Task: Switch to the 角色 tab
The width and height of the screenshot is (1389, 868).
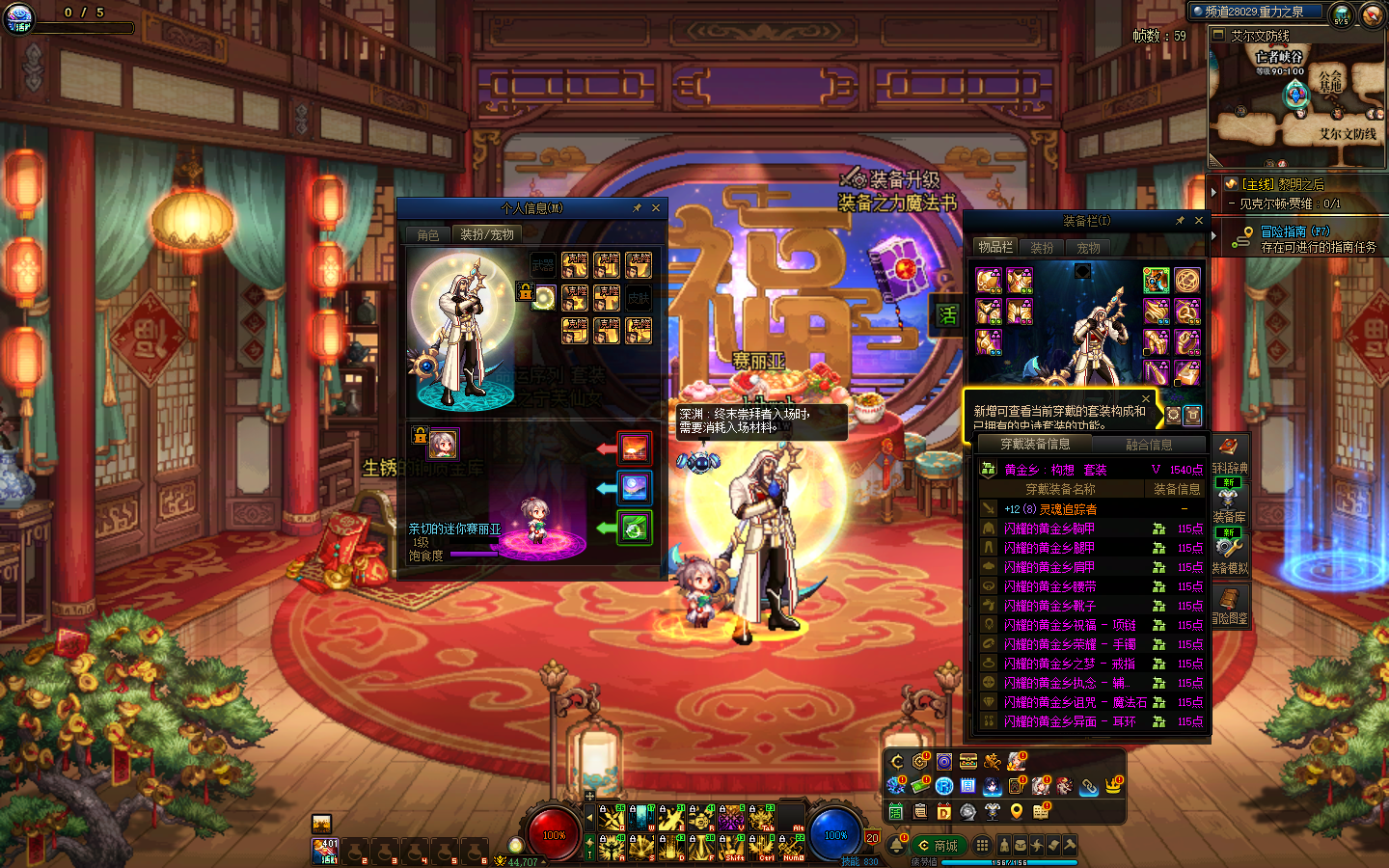Action: pyautogui.click(x=427, y=234)
